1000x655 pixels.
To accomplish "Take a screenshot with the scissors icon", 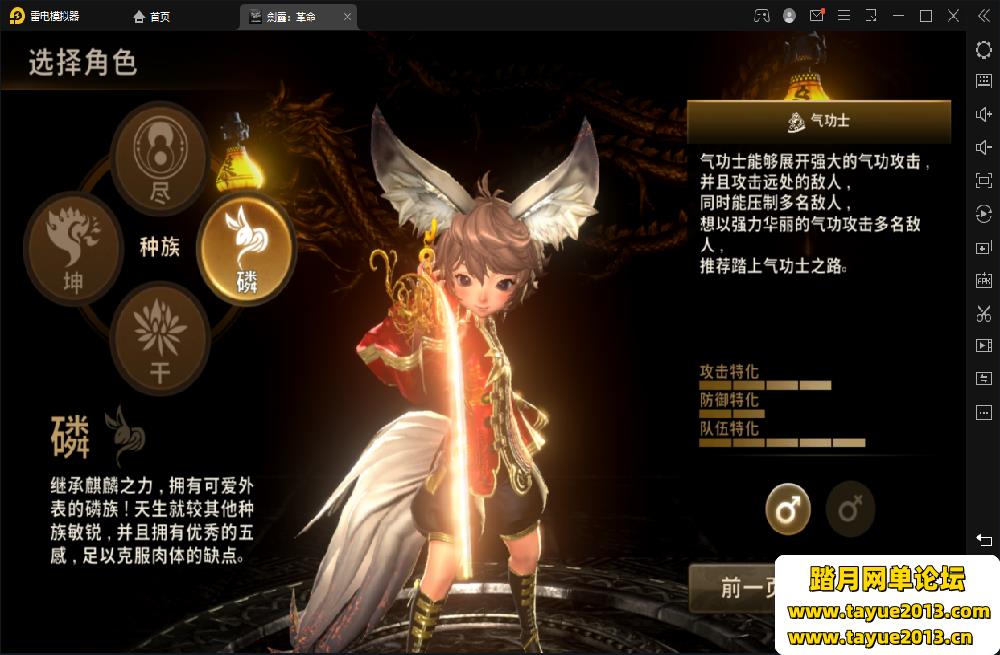I will (983, 313).
